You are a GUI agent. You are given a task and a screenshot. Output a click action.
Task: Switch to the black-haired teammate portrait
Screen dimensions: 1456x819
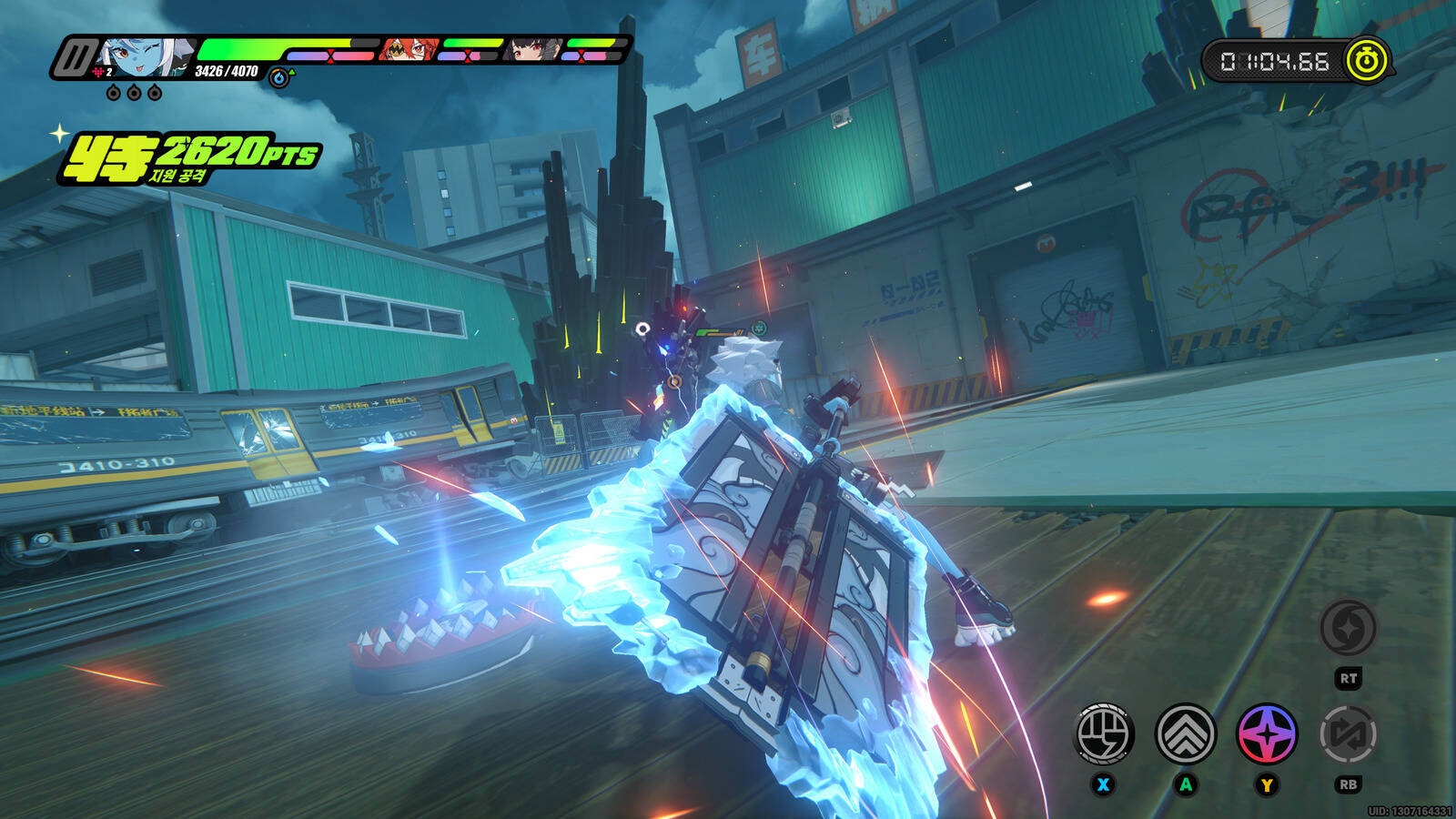click(x=532, y=50)
